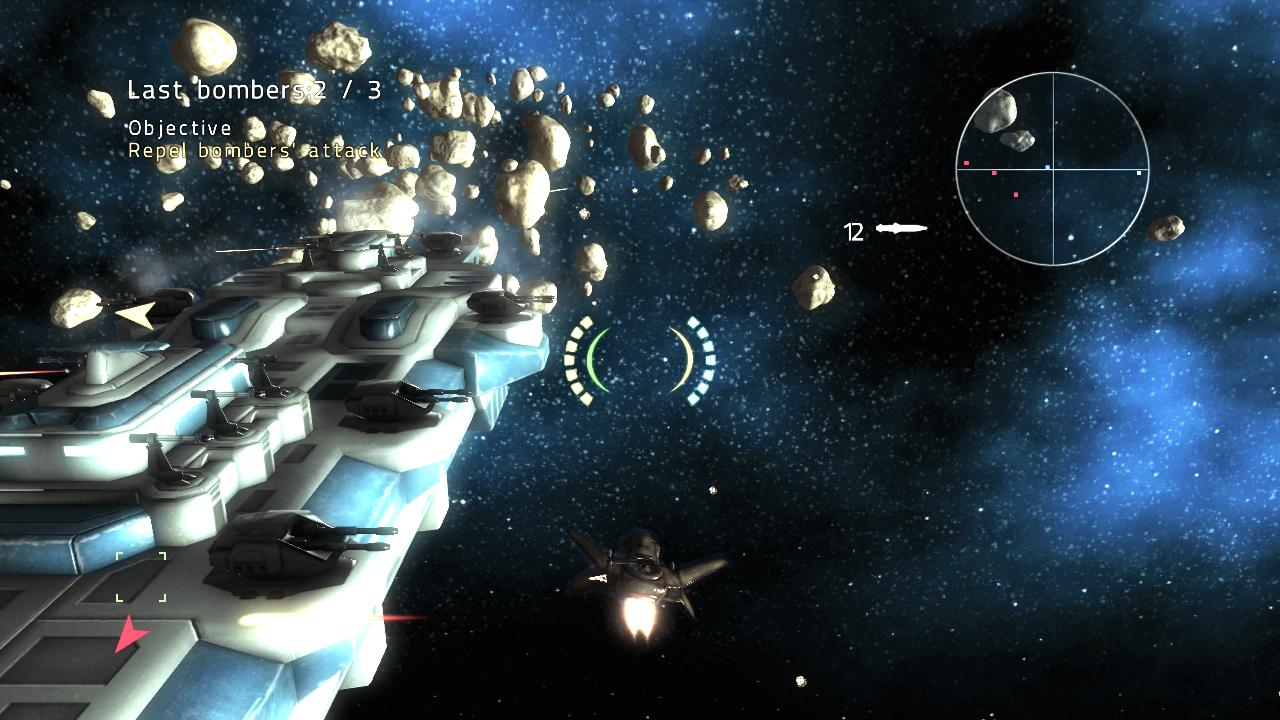Open the radar display circle
1280x720 pixels.
pos(1054,170)
